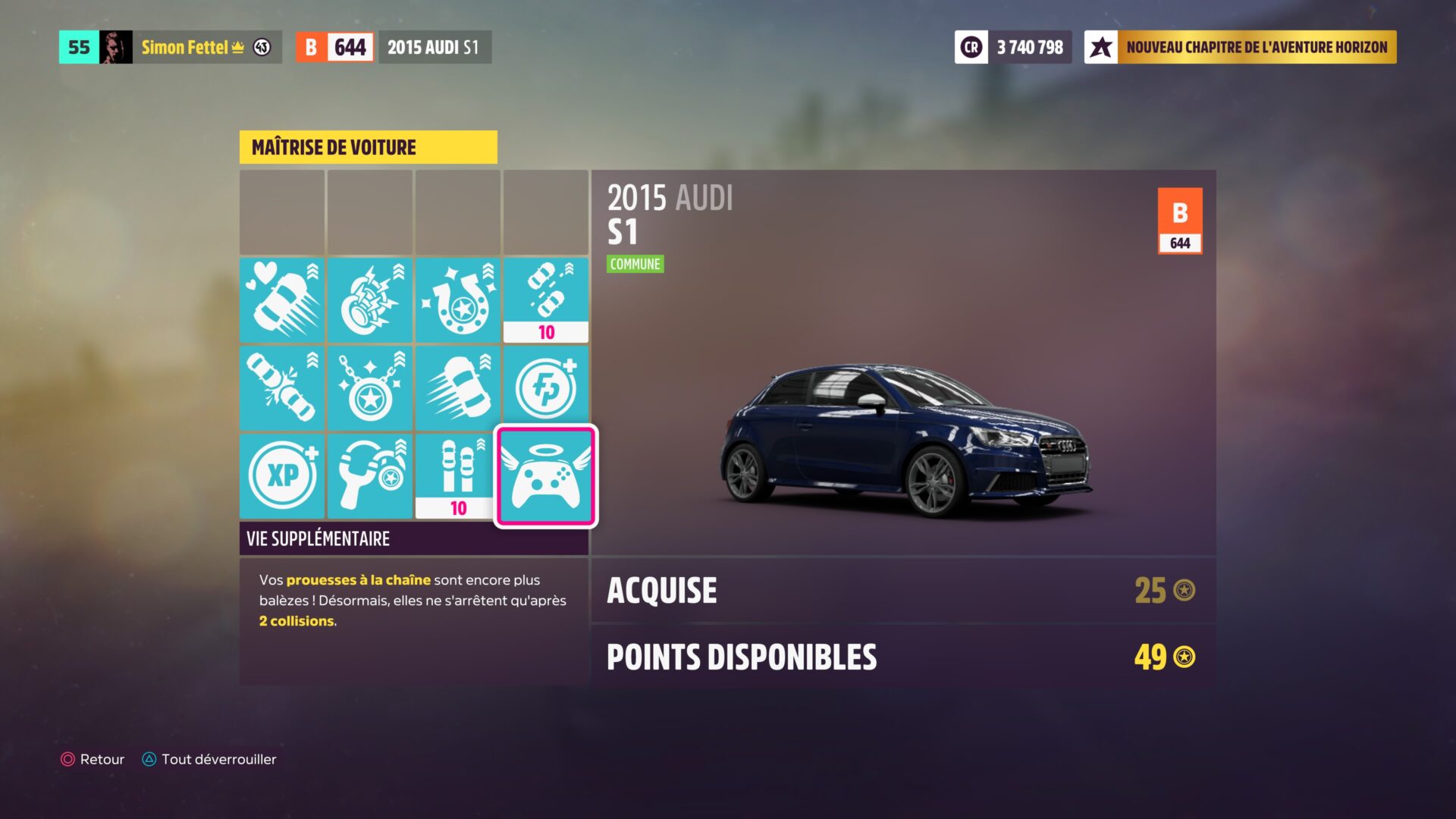
Task: Click the Retour back option
Action: (93, 759)
